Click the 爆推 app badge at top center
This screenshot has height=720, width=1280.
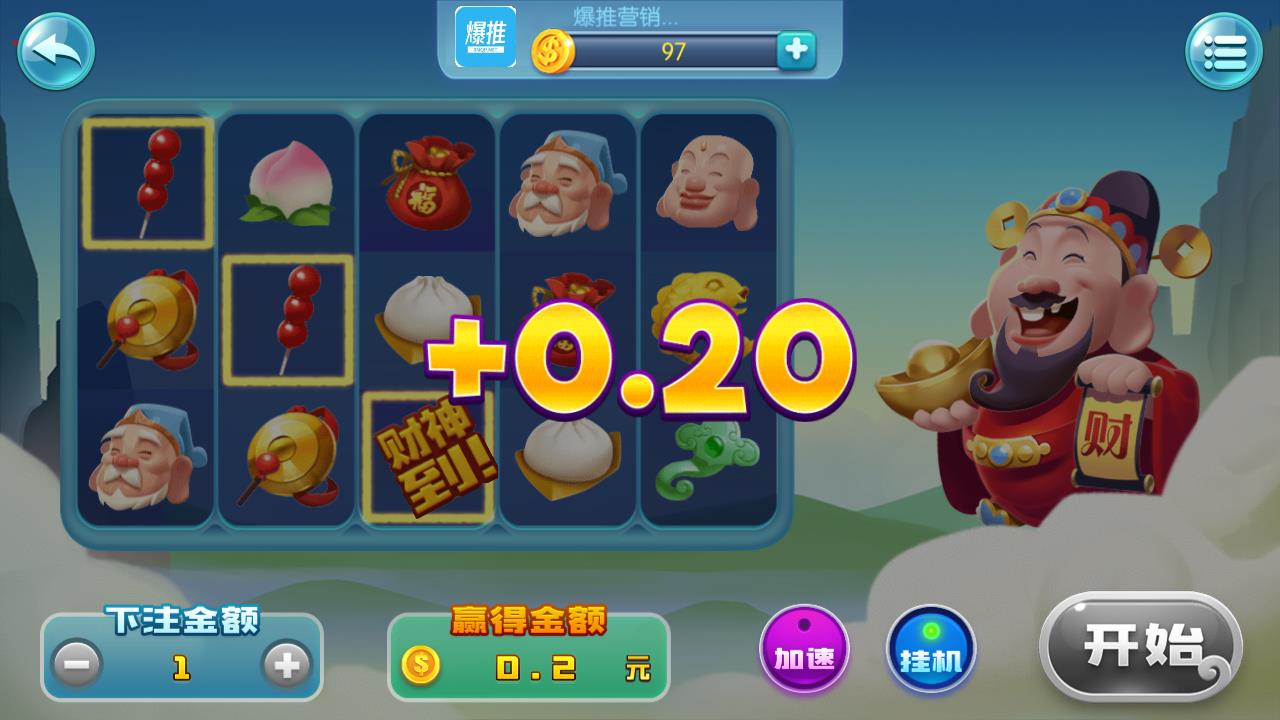tap(484, 38)
